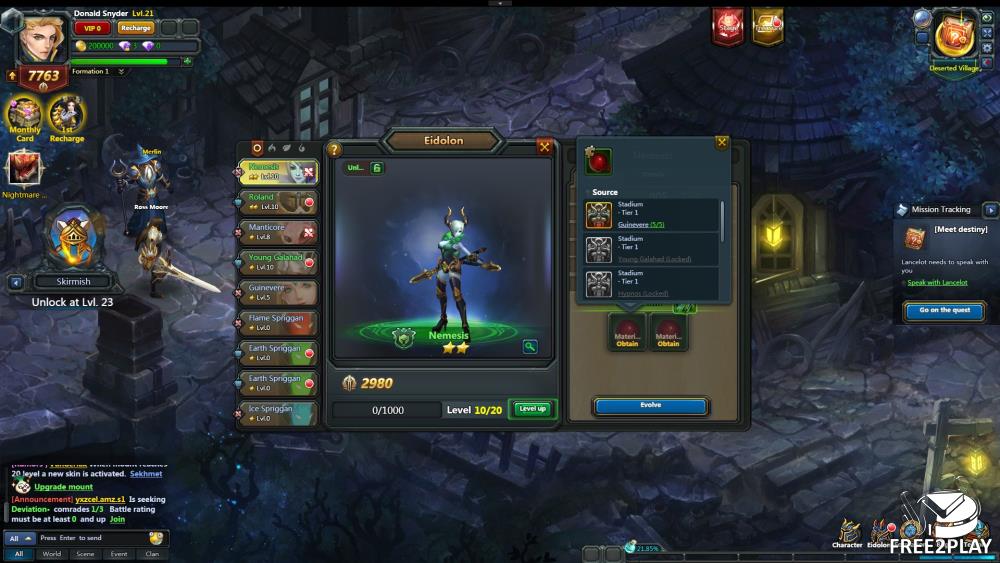Pick Guinevere in the eidolon list

(x=278, y=292)
